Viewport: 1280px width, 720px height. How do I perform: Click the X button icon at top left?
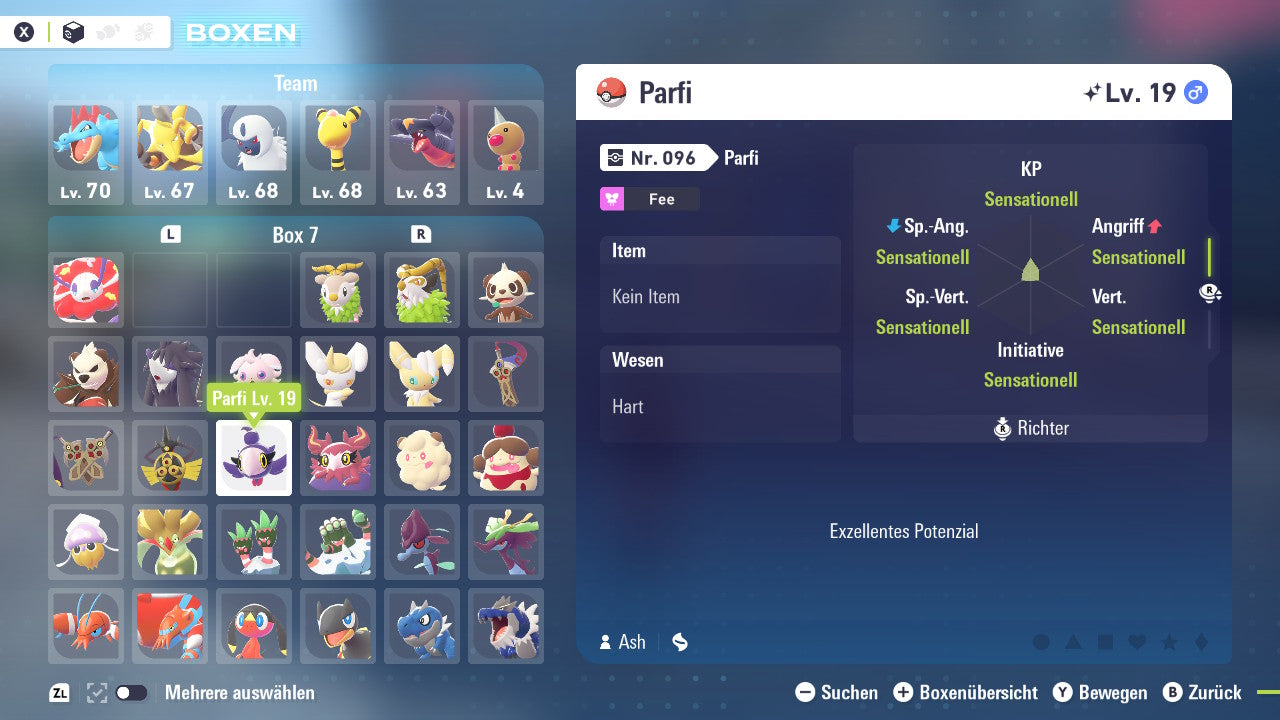(24, 31)
